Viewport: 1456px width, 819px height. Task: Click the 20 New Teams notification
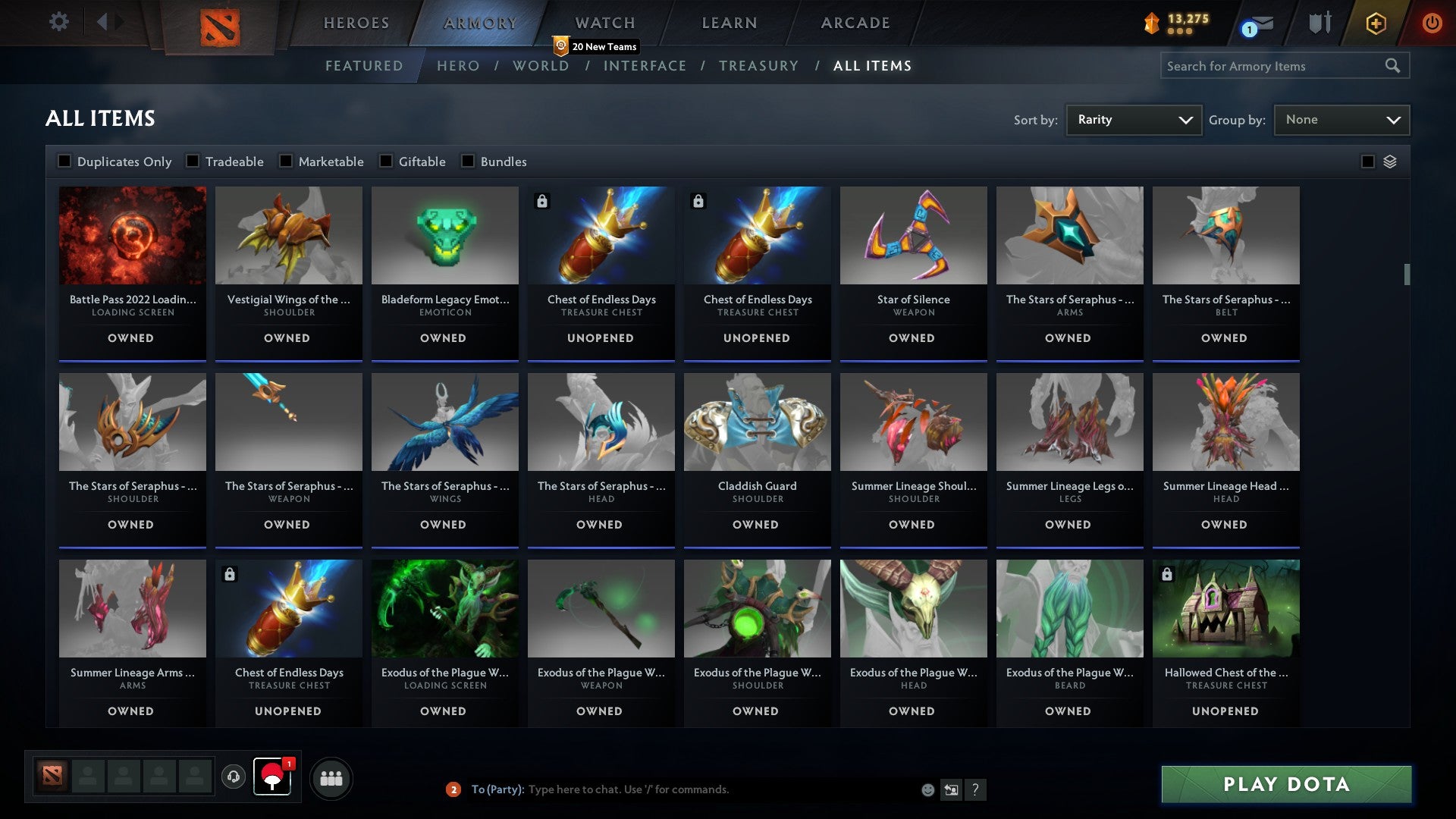tap(595, 46)
